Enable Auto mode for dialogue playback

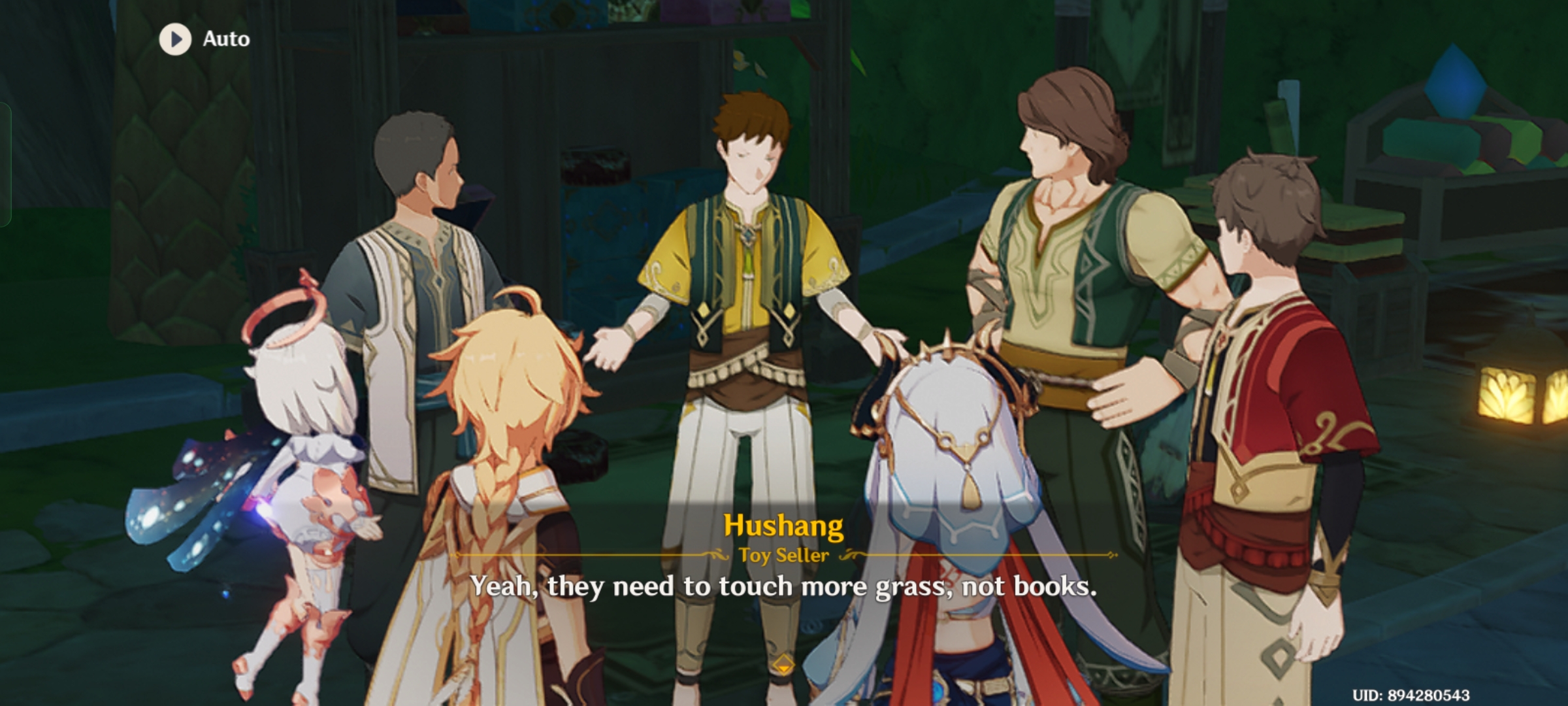[196, 38]
